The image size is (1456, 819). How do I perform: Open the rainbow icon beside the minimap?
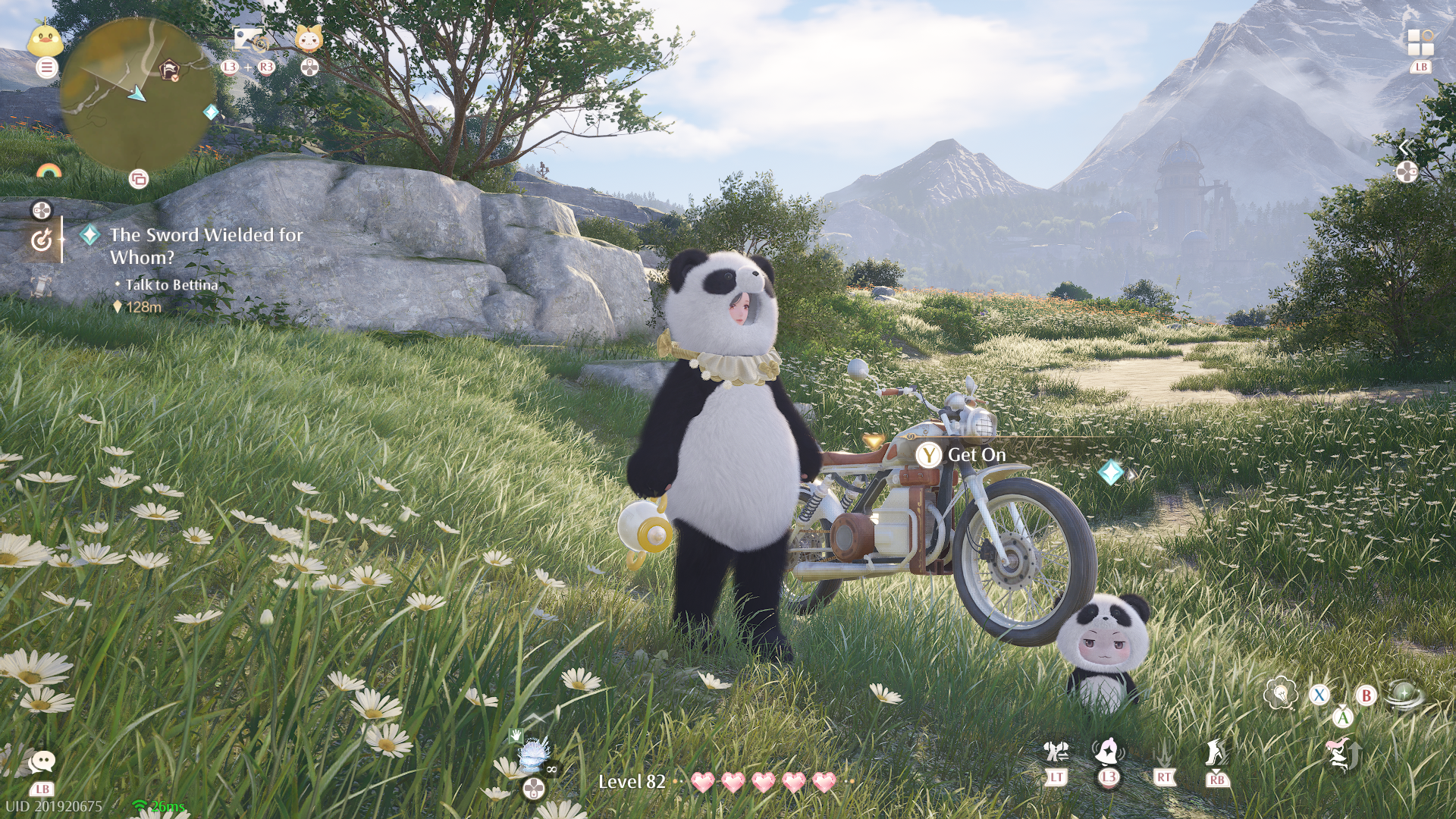point(49,171)
